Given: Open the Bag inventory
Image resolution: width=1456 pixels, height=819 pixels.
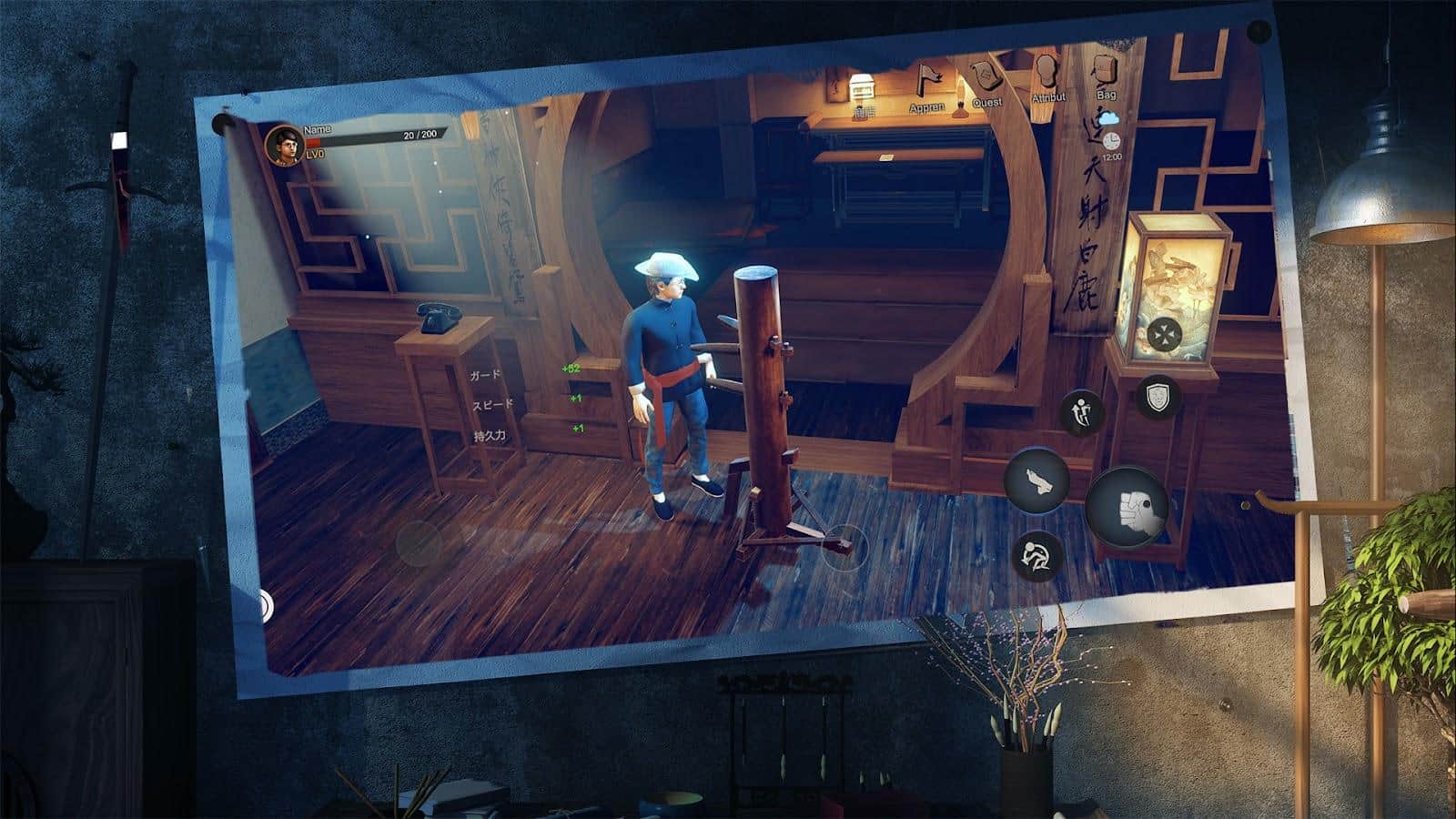Looking at the screenshot, I should (1104, 71).
